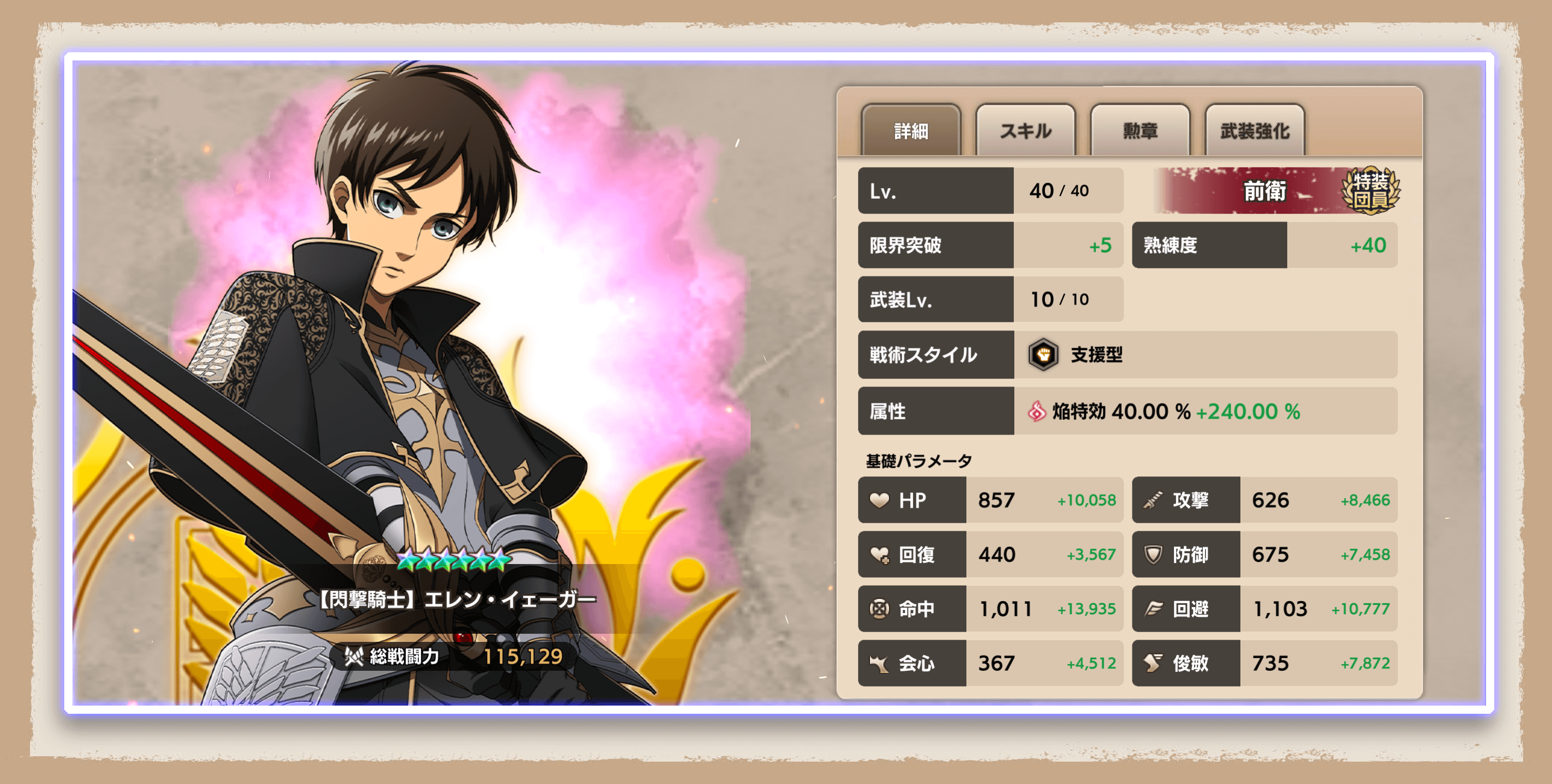Click the 支援型 tactical style icon
Image resolution: width=1552 pixels, height=784 pixels.
pos(1043,354)
